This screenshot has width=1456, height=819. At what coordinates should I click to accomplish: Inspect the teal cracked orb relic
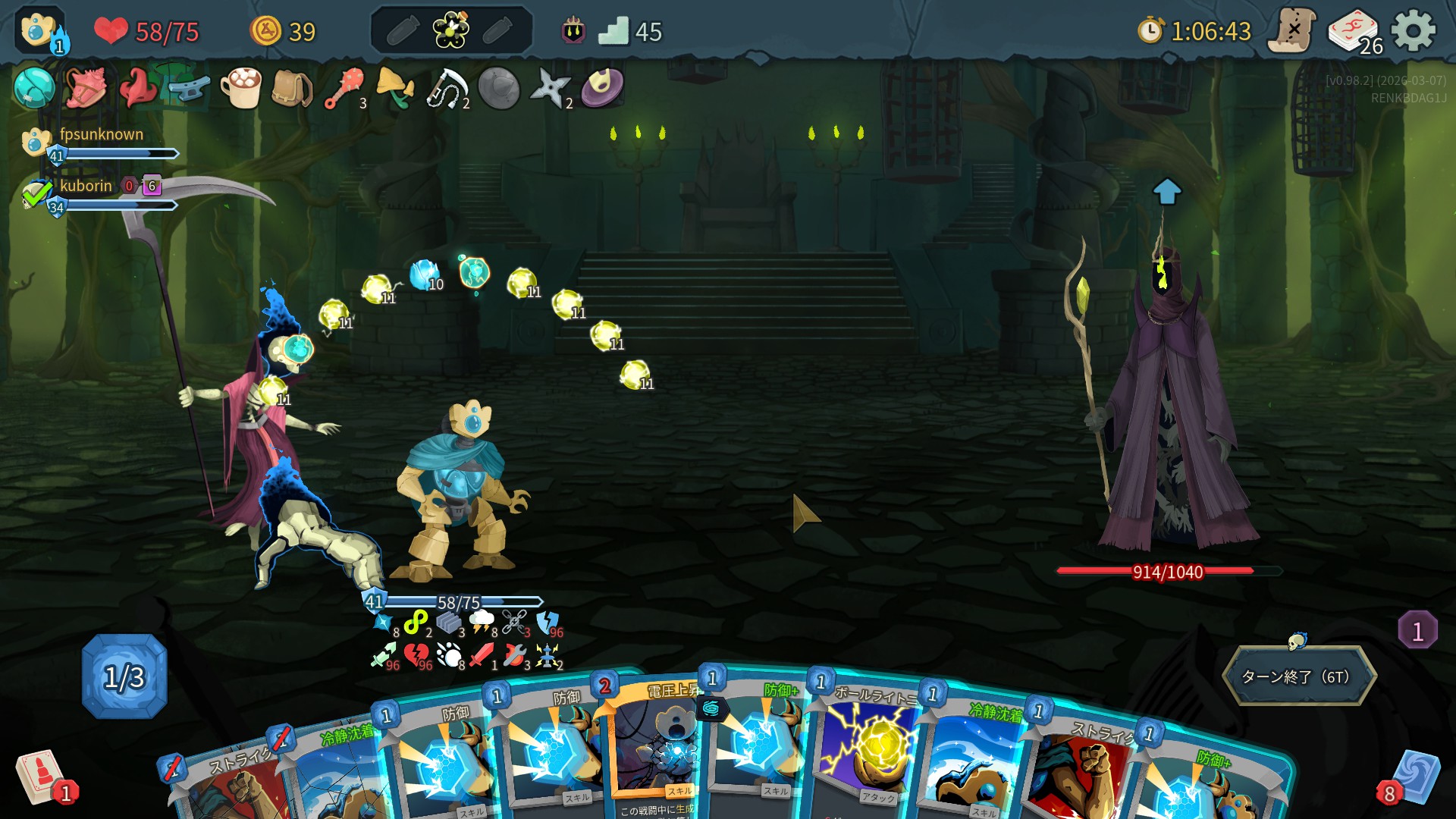pyautogui.click(x=34, y=88)
